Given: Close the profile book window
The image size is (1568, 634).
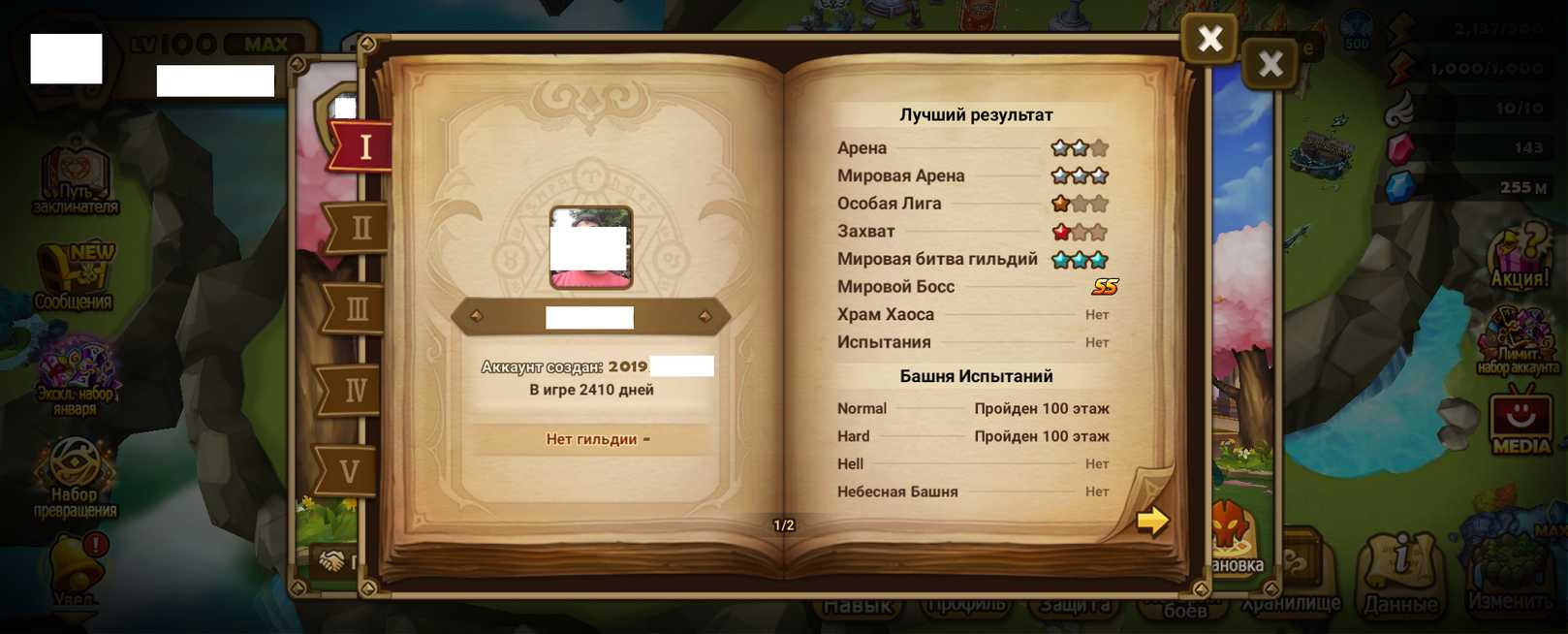Looking at the screenshot, I should click(x=1209, y=39).
